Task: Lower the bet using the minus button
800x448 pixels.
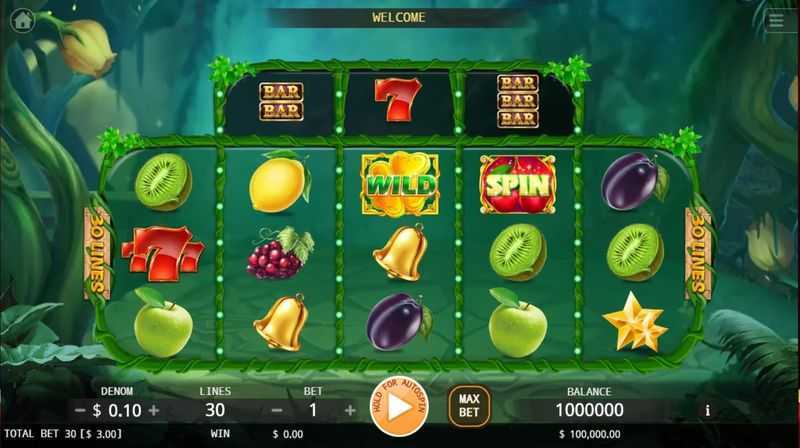Action: coord(277,410)
